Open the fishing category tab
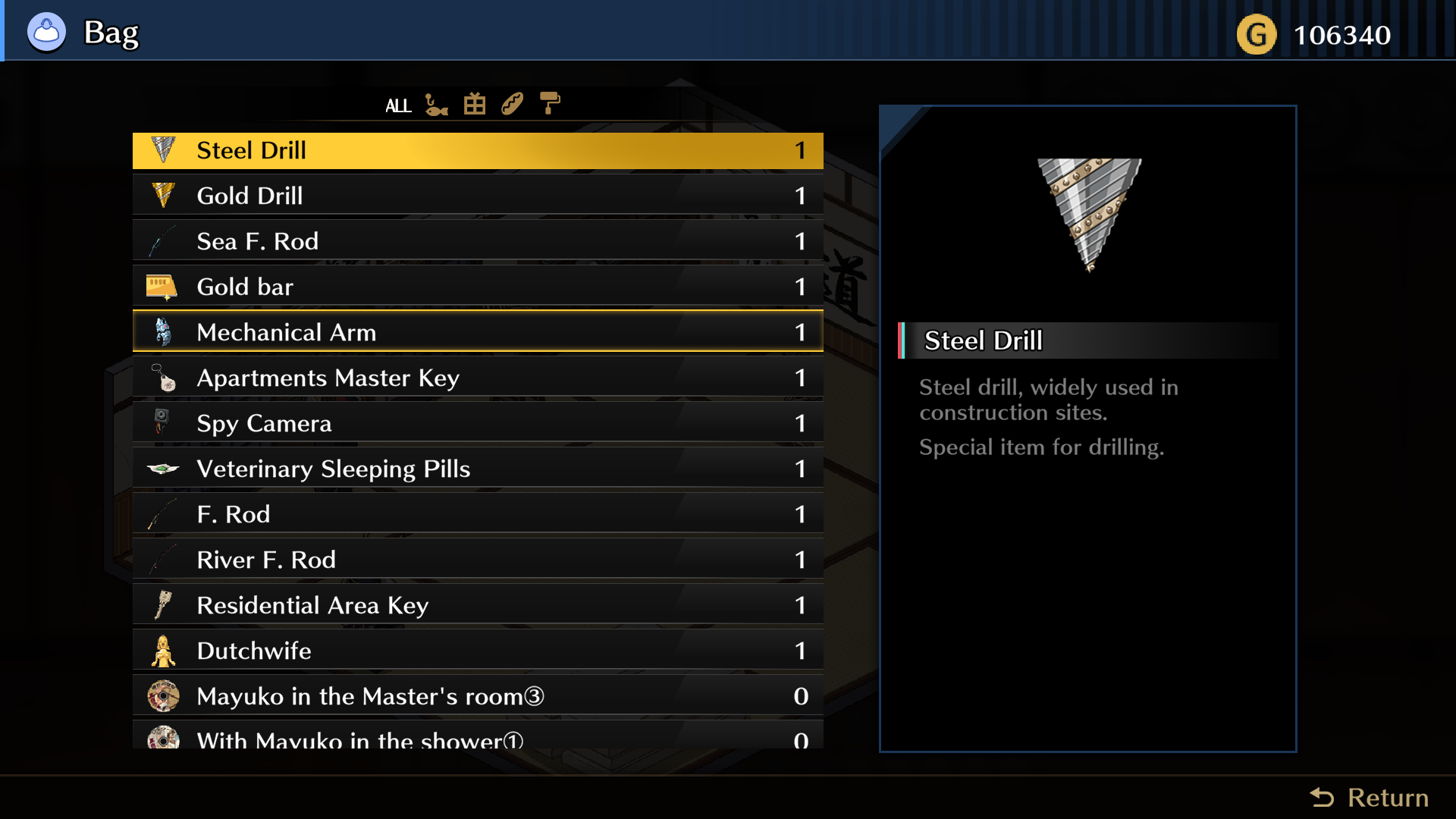Screen dimensions: 1456x819 pyautogui.click(x=436, y=105)
